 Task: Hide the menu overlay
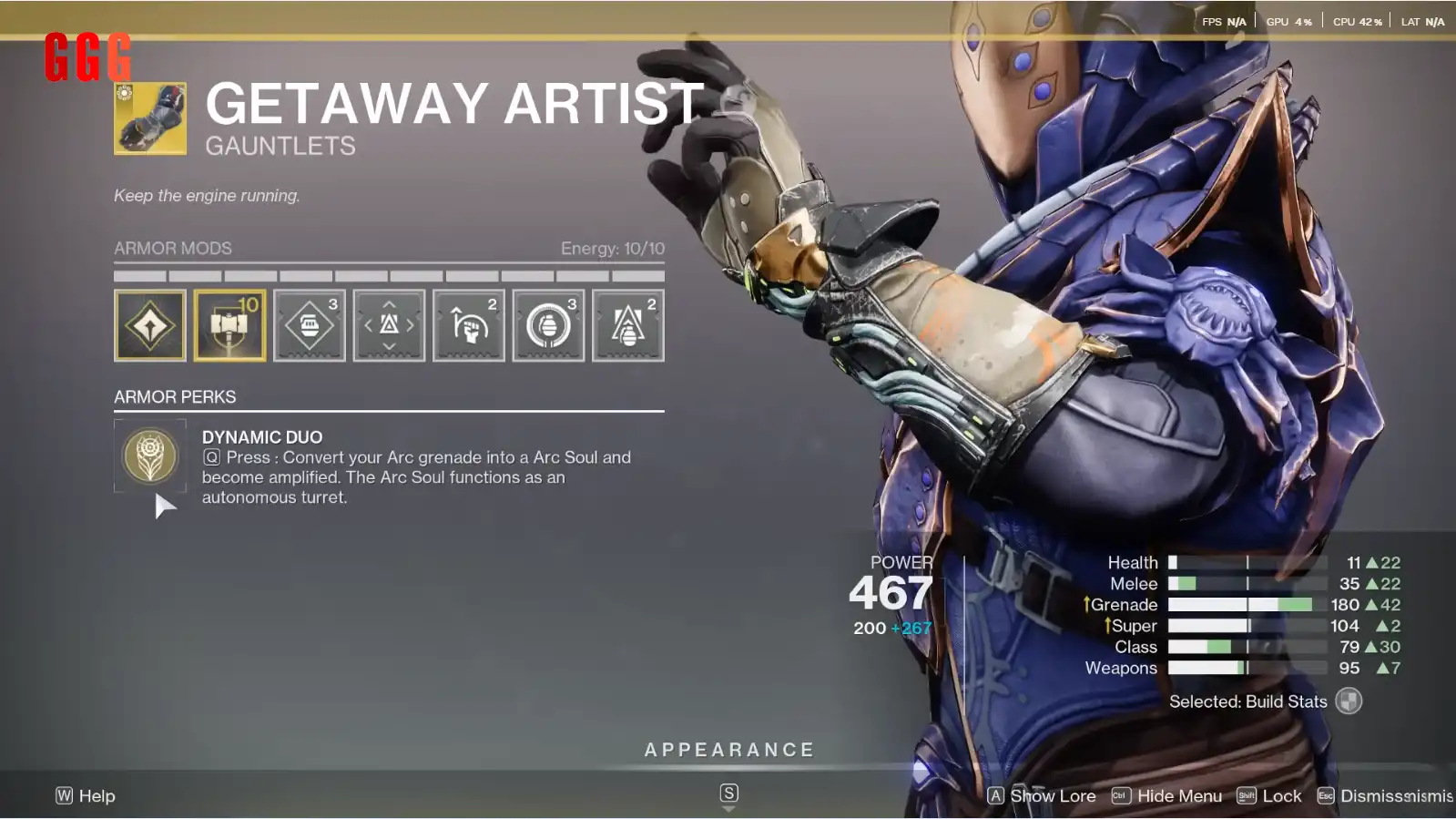pos(1167,796)
